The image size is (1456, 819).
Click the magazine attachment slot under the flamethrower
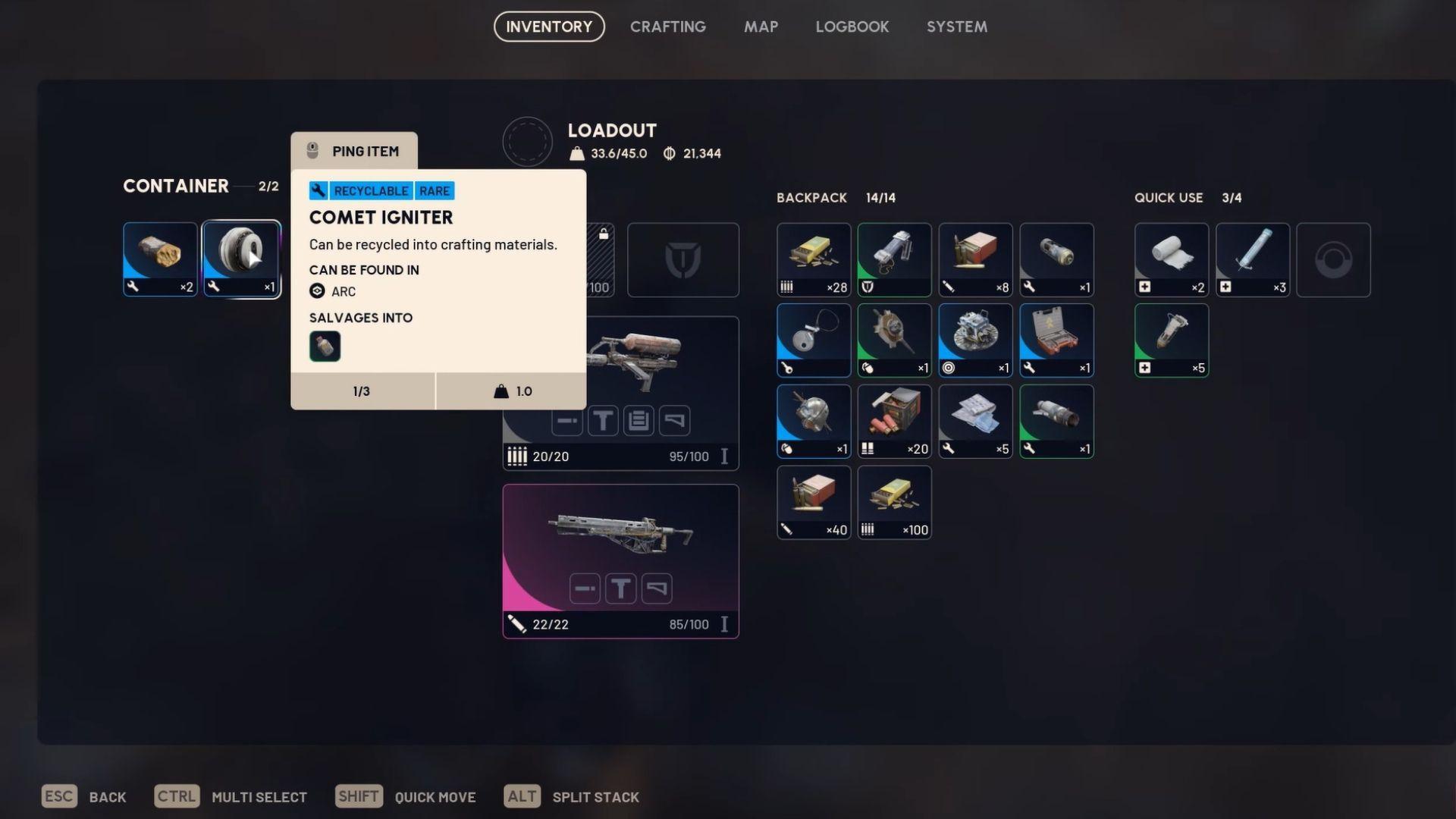pos(639,421)
